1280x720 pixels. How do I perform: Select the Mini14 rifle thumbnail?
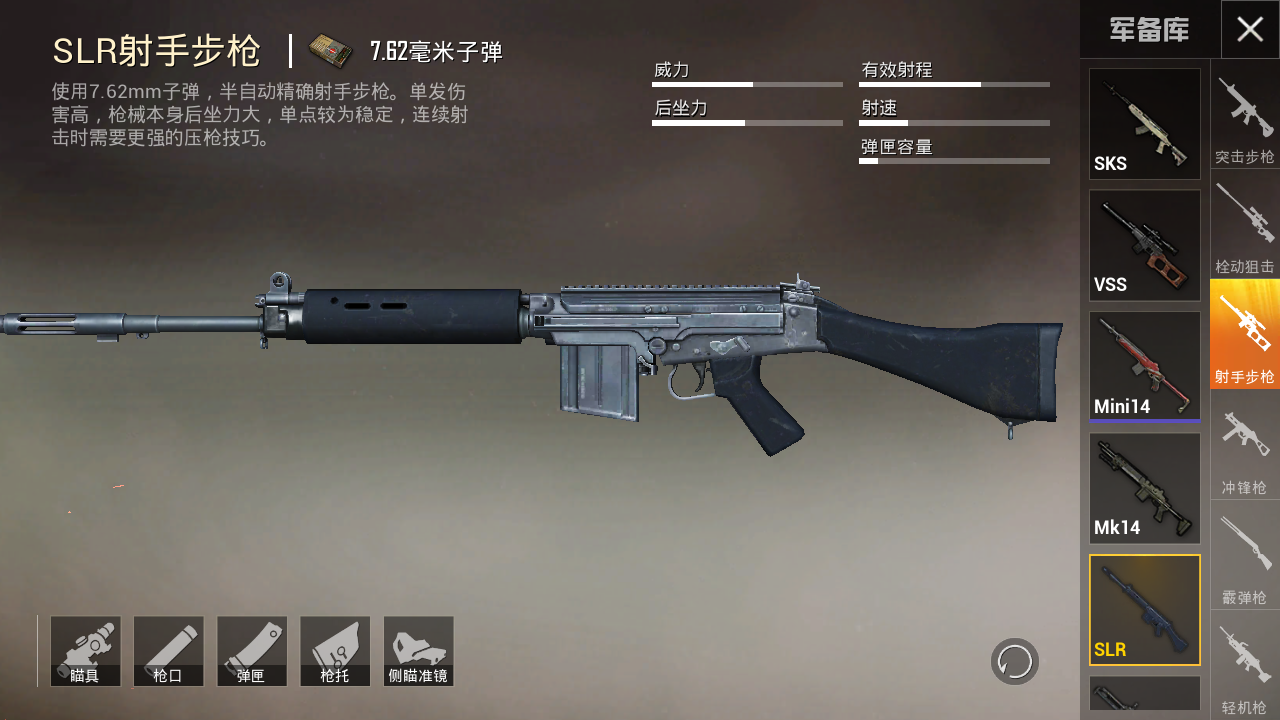tap(1144, 366)
